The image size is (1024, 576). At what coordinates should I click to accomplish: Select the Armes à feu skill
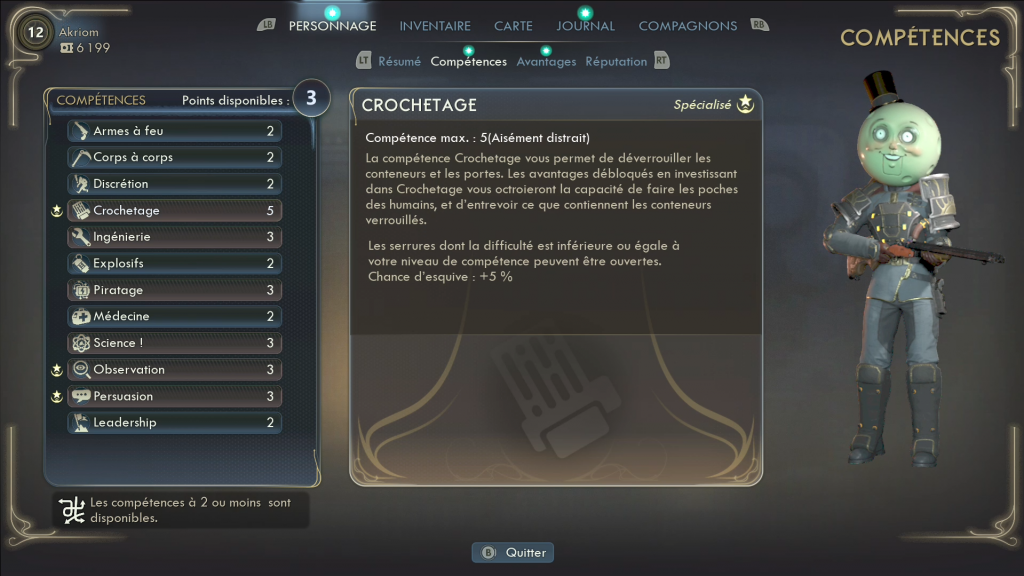[x=174, y=131]
